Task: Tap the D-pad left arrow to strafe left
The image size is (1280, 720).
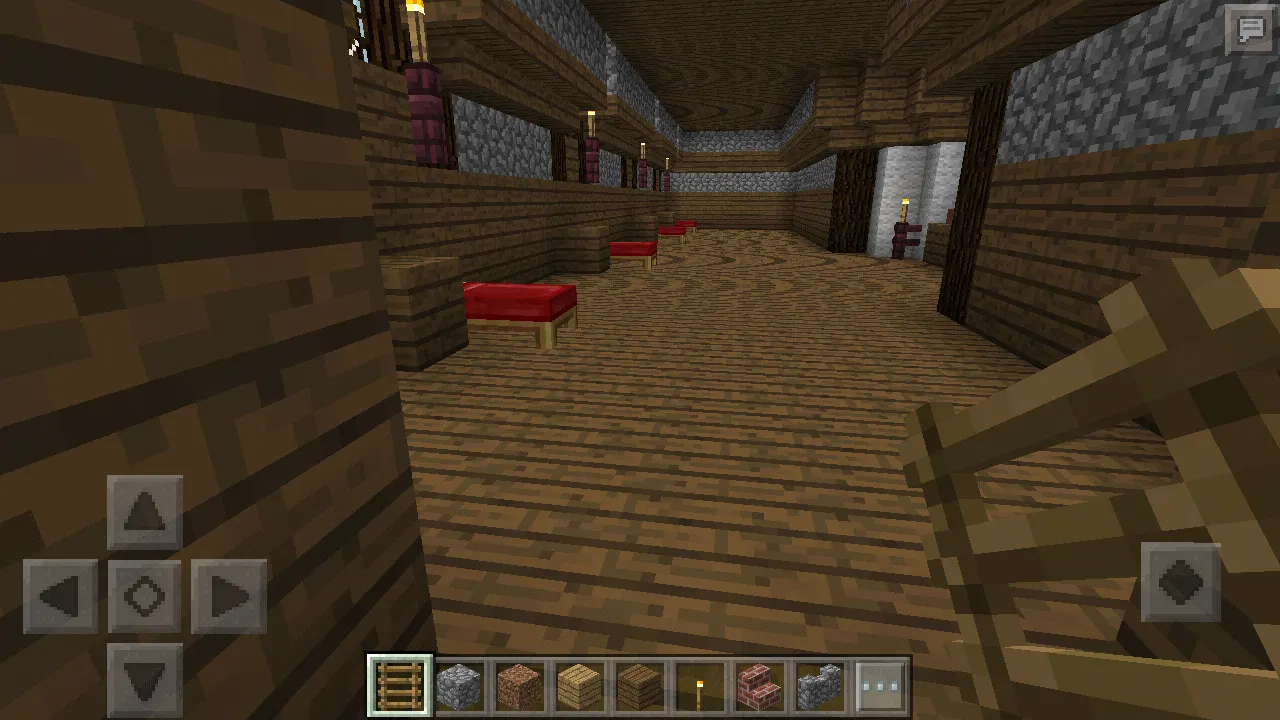Action: coord(61,597)
